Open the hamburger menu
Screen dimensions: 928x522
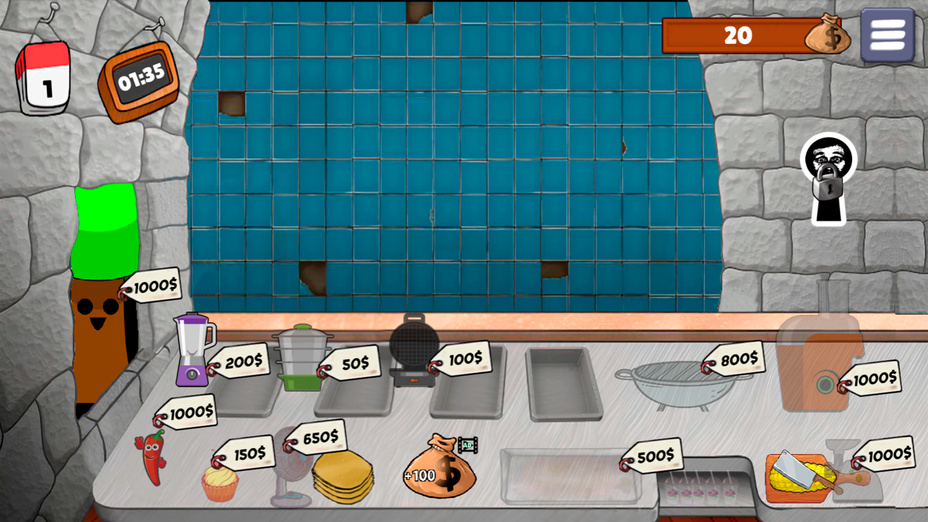coord(887,35)
